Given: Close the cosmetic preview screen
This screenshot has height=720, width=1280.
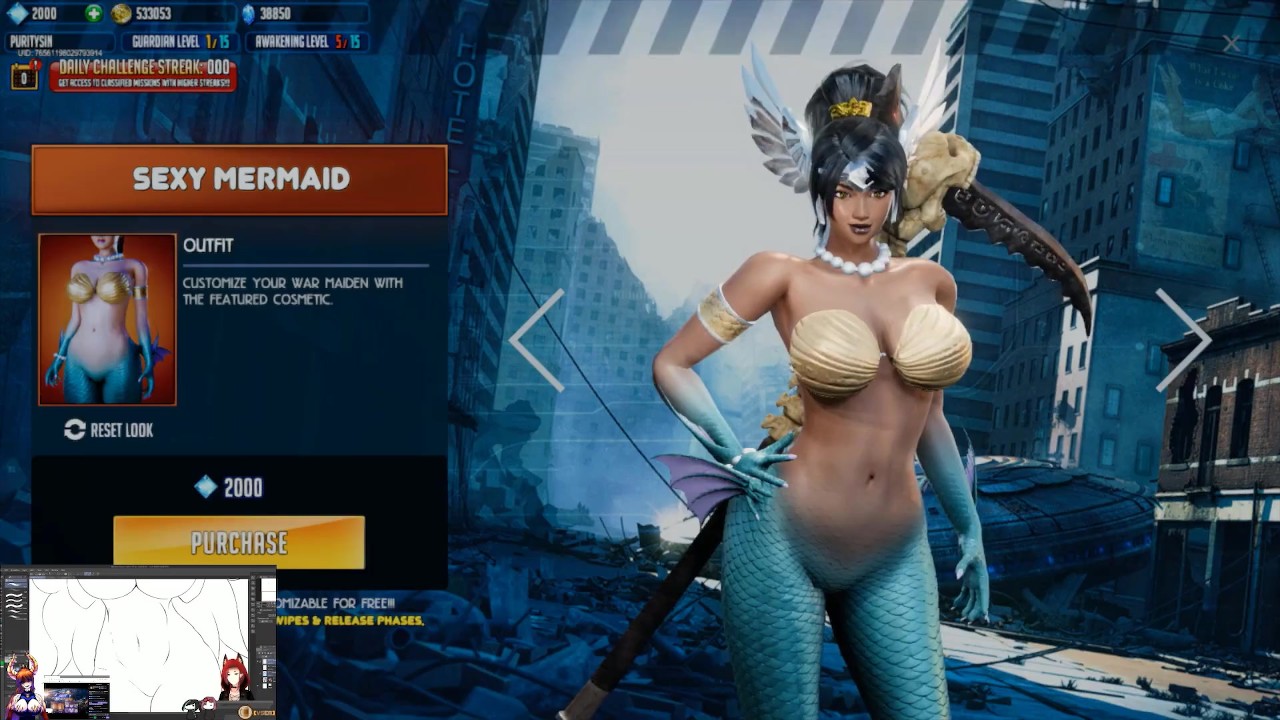Looking at the screenshot, I should point(1231,43).
